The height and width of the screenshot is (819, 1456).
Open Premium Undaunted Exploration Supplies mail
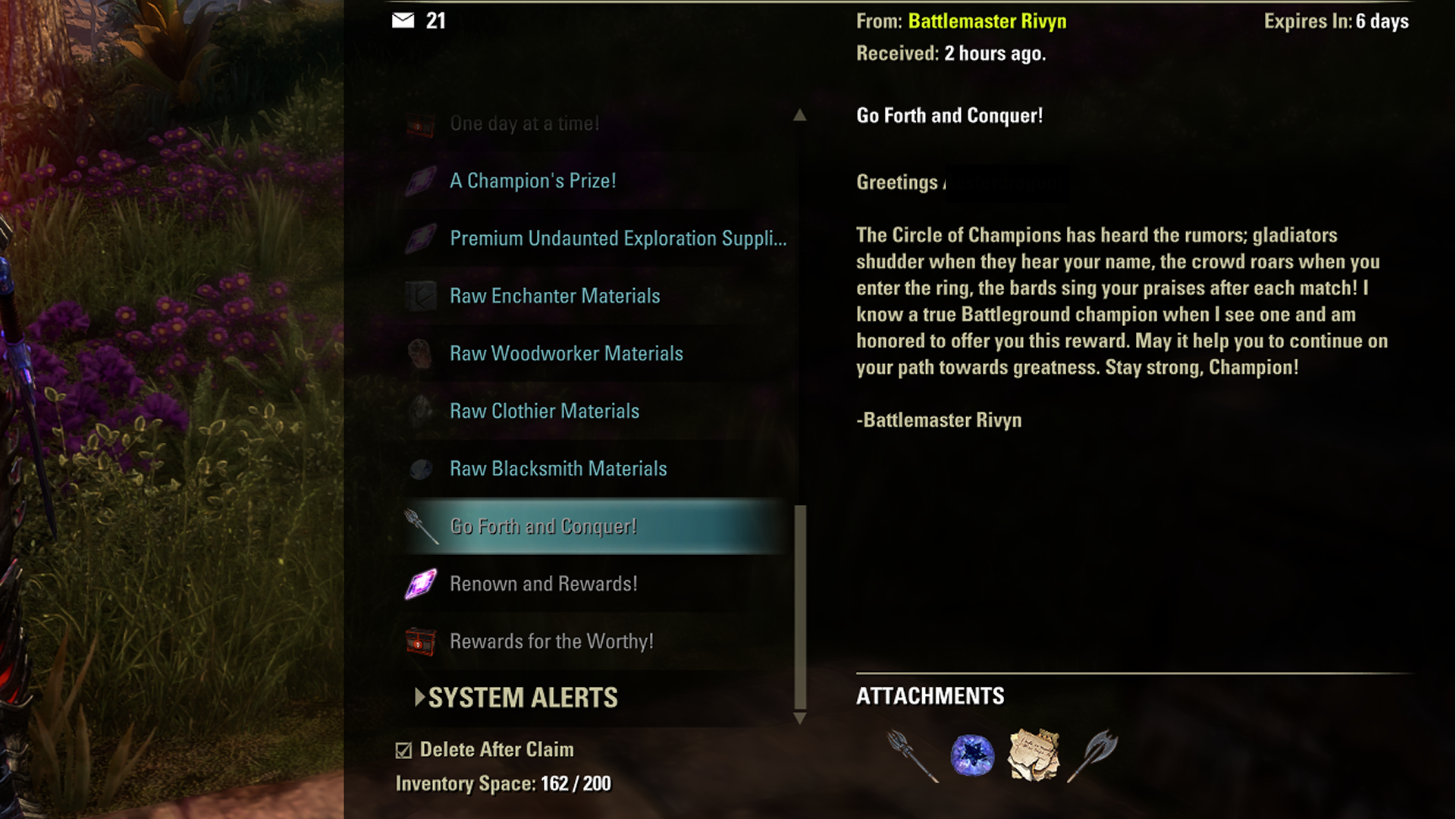click(x=618, y=238)
